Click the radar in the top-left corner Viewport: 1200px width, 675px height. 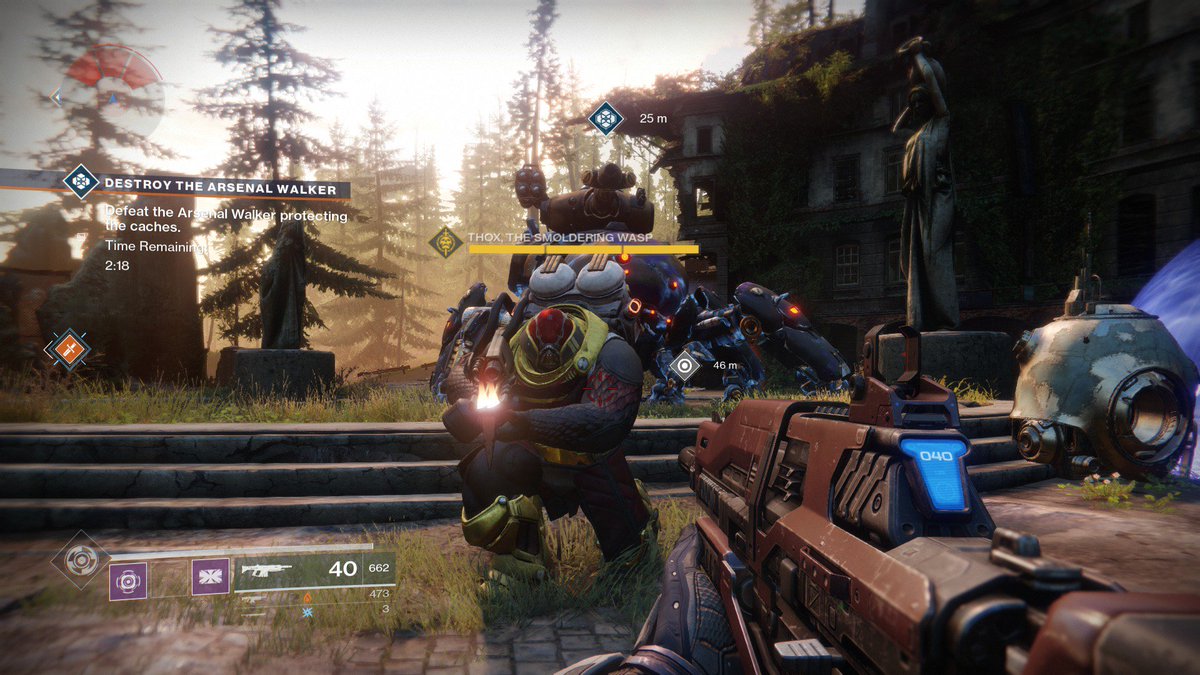(x=115, y=92)
